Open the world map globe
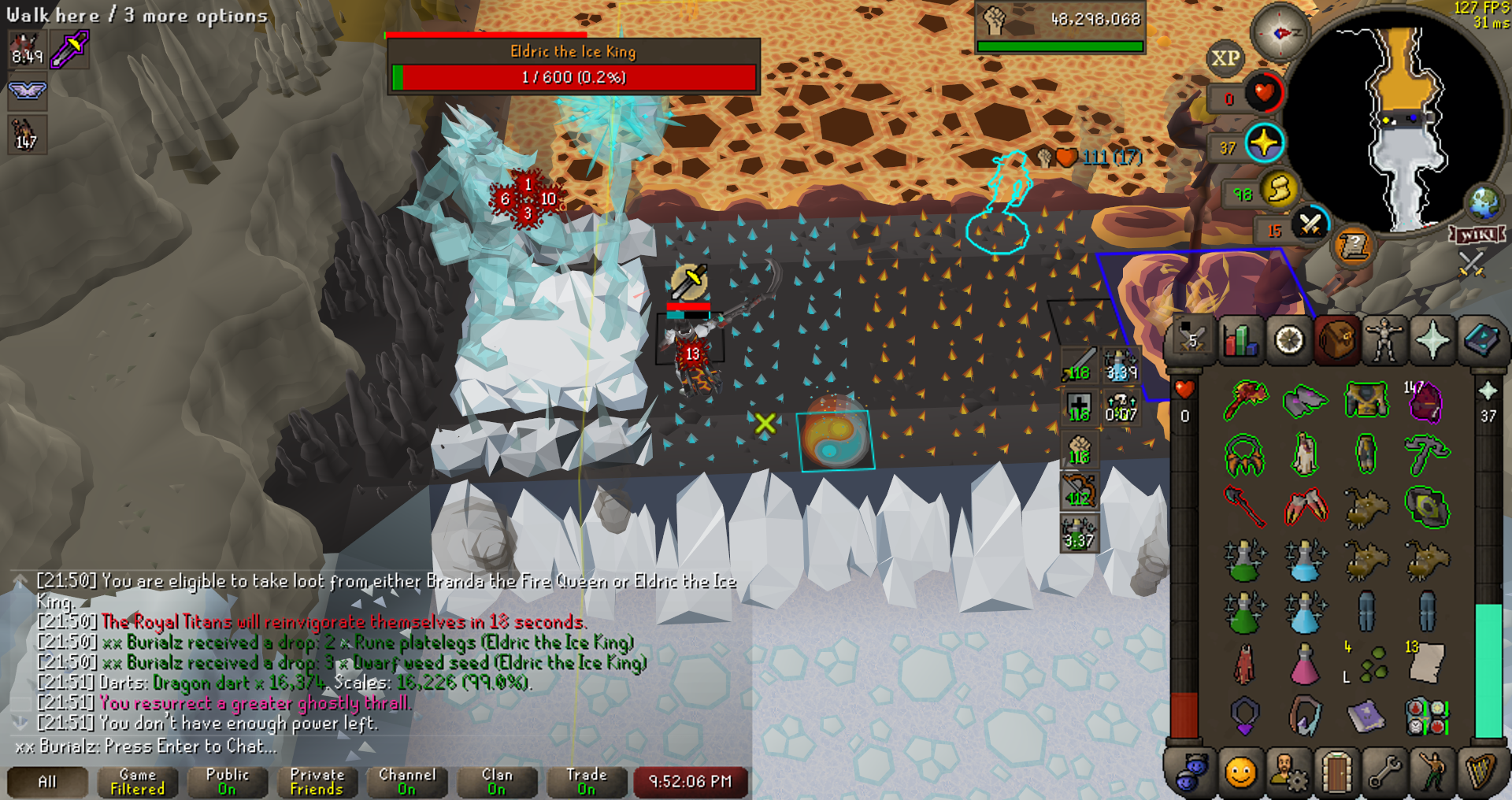 [1484, 203]
